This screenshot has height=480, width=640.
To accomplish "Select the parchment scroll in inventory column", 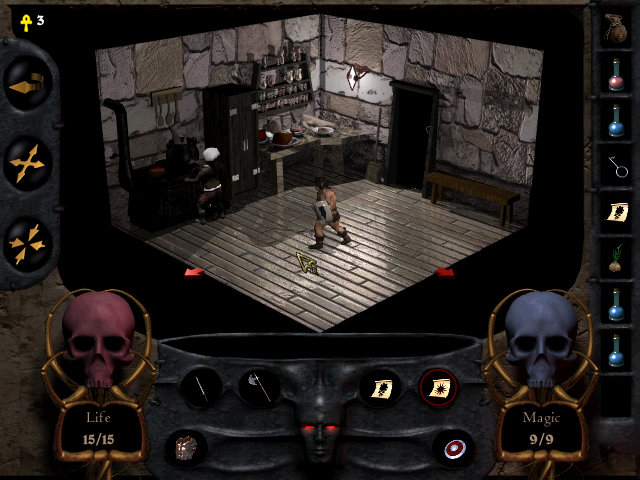I will (x=616, y=212).
